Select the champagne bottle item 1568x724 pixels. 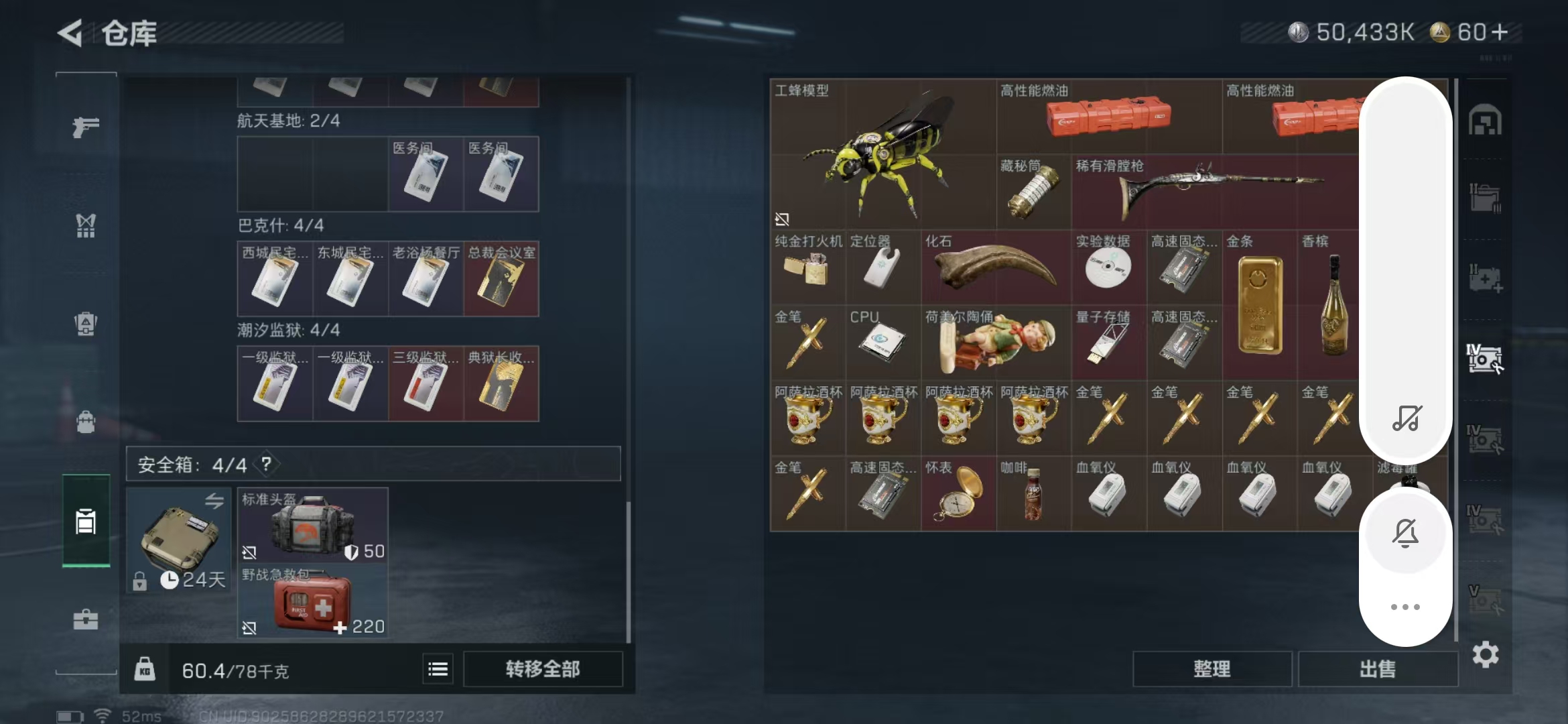(1333, 305)
